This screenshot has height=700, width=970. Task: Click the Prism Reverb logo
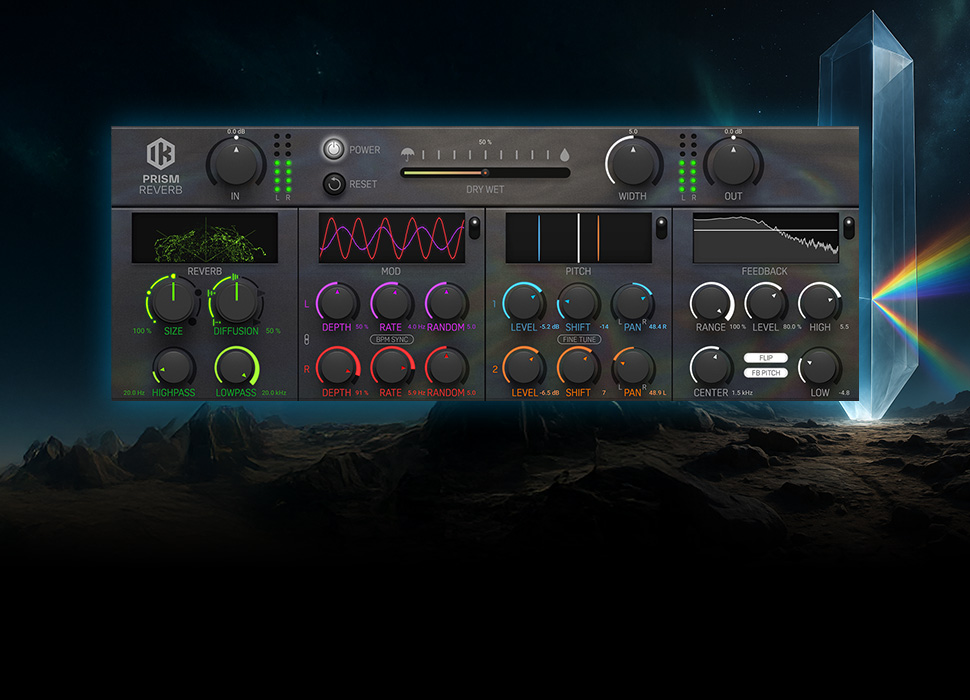[160, 154]
